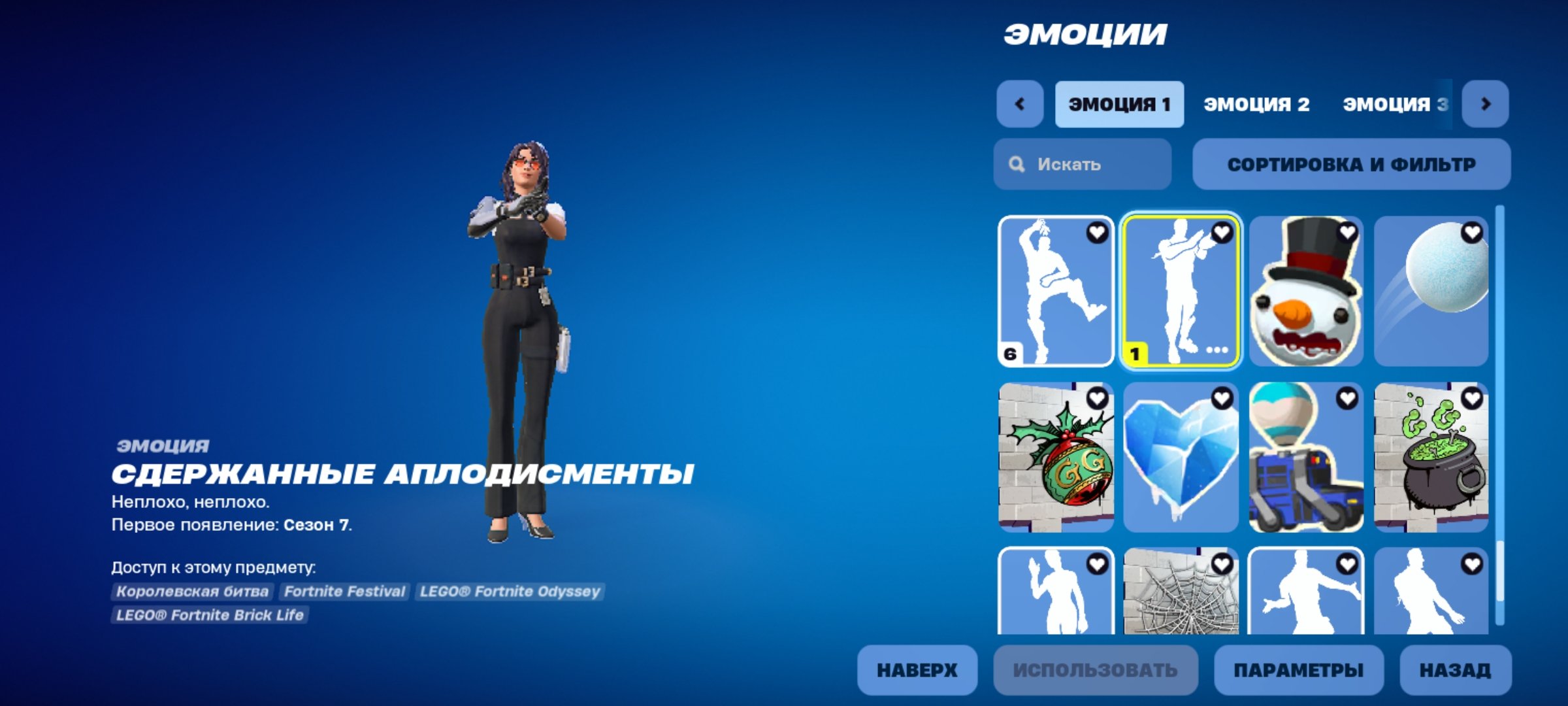
Task: Click the left arrow to scroll emote slots
Action: (x=1021, y=103)
